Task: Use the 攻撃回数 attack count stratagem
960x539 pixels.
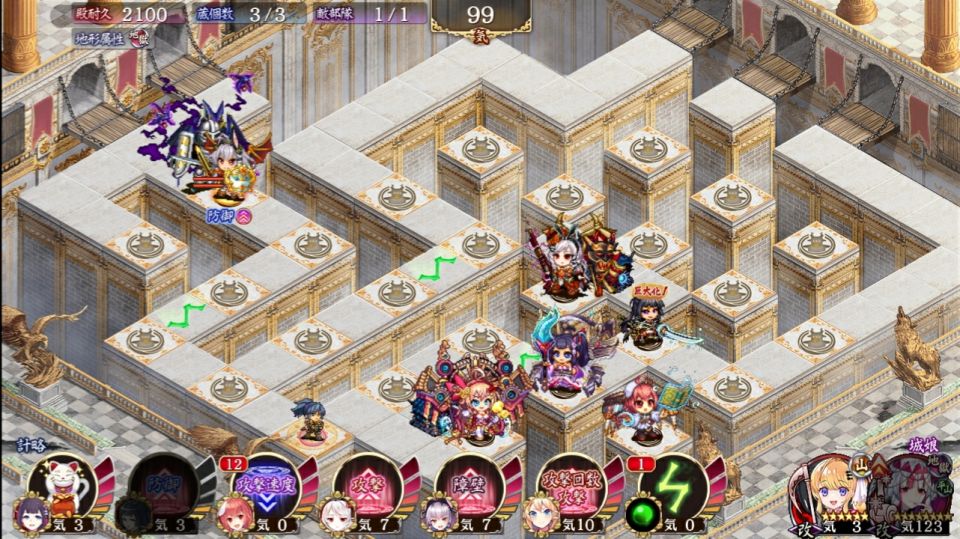Action: coord(570,485)
